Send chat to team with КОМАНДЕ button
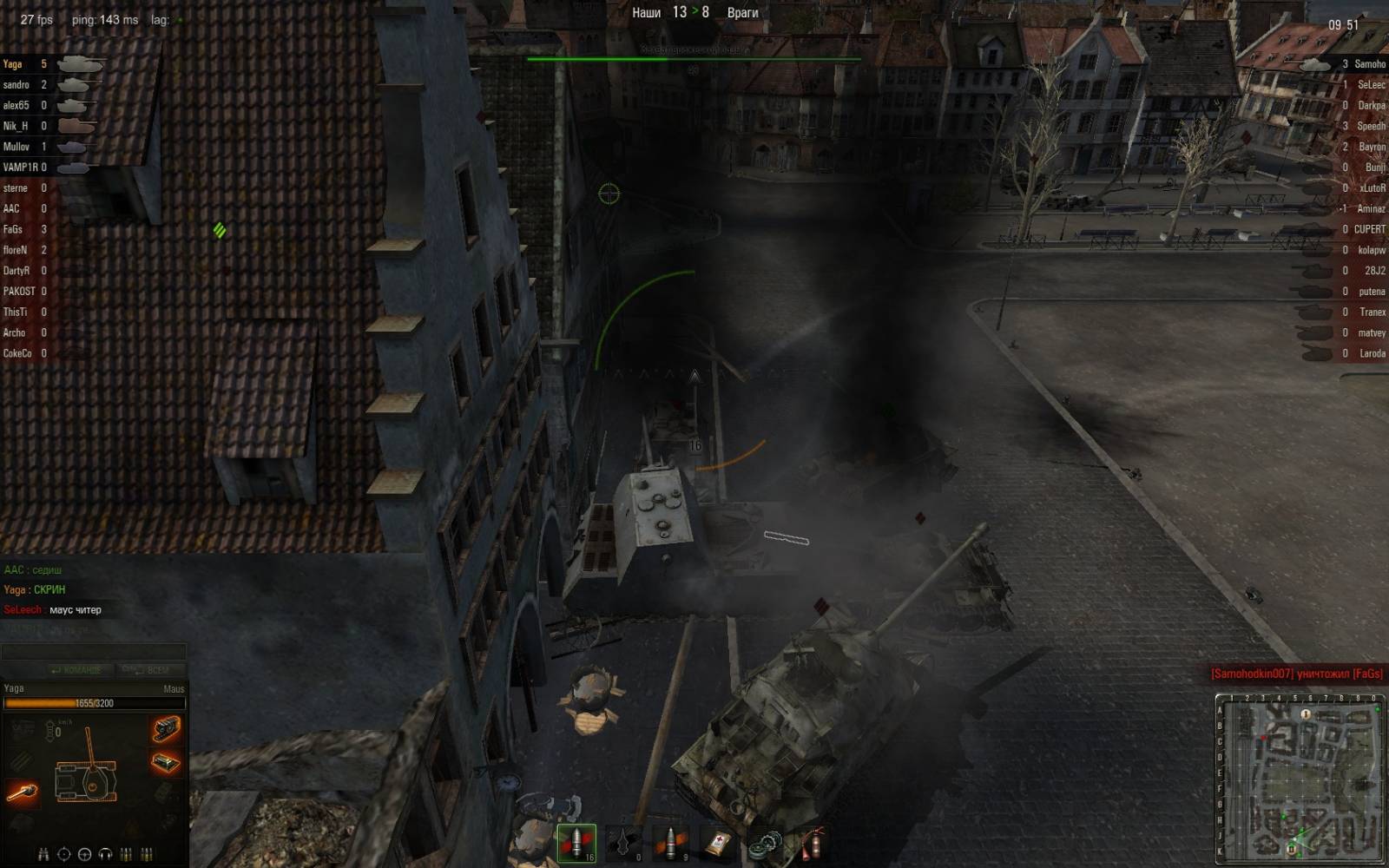The height and width of the screenshot is (868, 1389). tap(77, 670)
